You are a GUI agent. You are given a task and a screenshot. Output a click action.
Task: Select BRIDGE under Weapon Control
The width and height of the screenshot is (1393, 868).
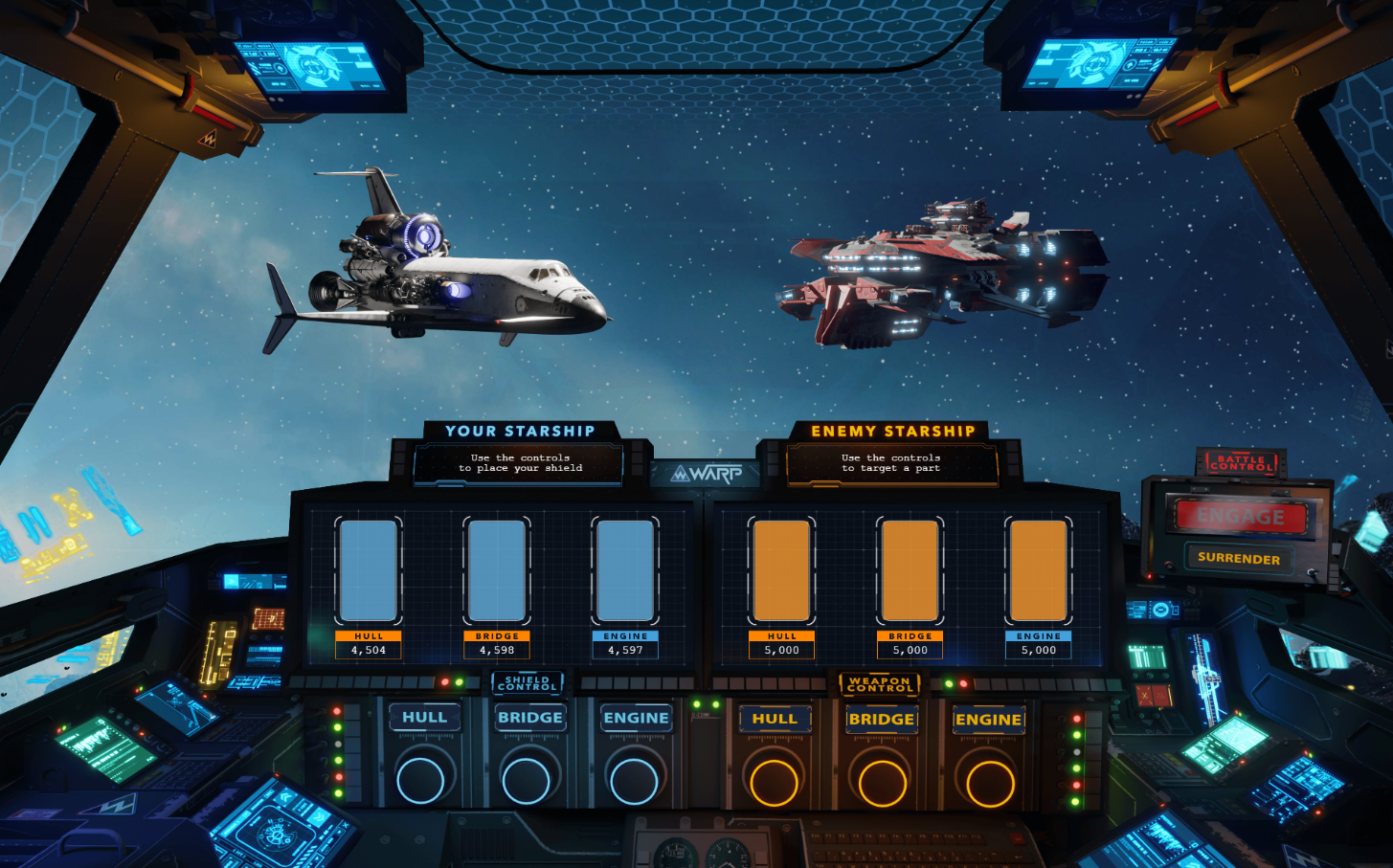click(881, 719)
